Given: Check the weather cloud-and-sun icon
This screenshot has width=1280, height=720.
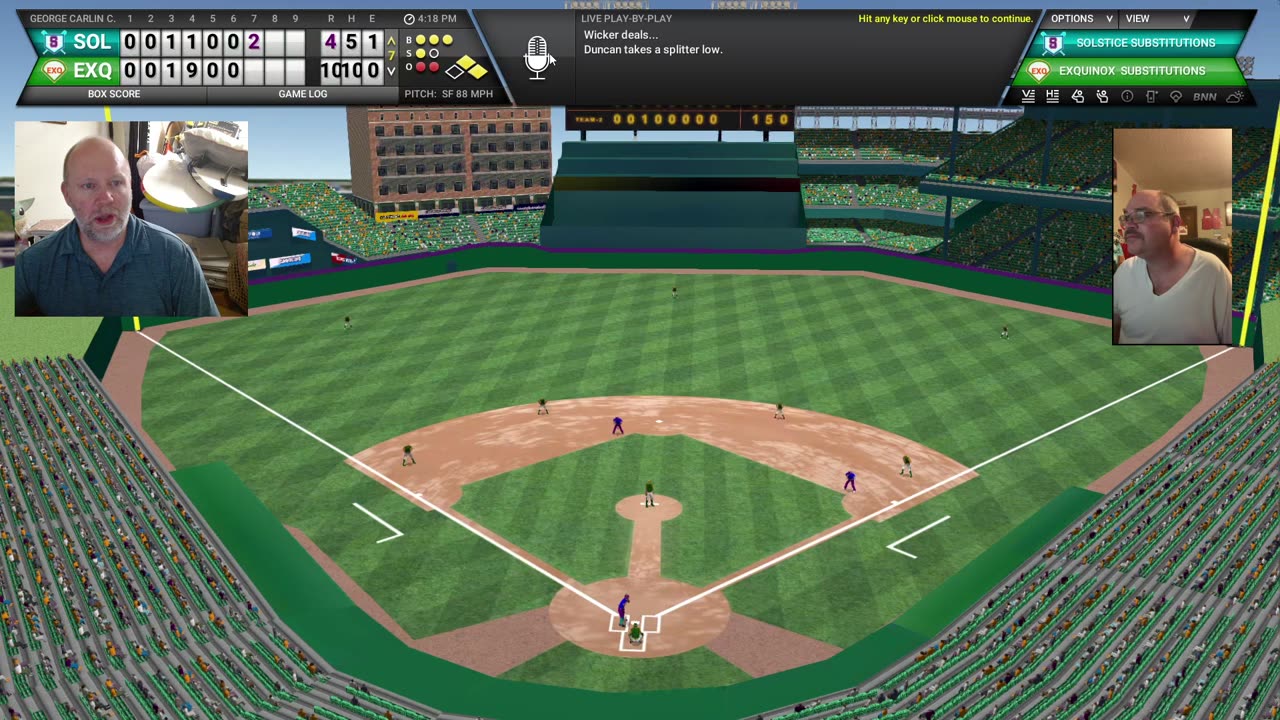Looking at the screenshot, I should point(1235,96).
